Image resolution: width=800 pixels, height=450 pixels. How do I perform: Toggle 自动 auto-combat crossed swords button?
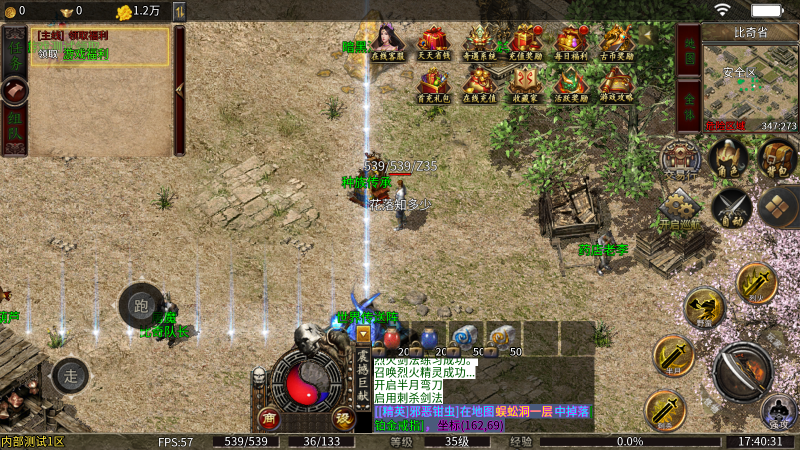(730, 208)
